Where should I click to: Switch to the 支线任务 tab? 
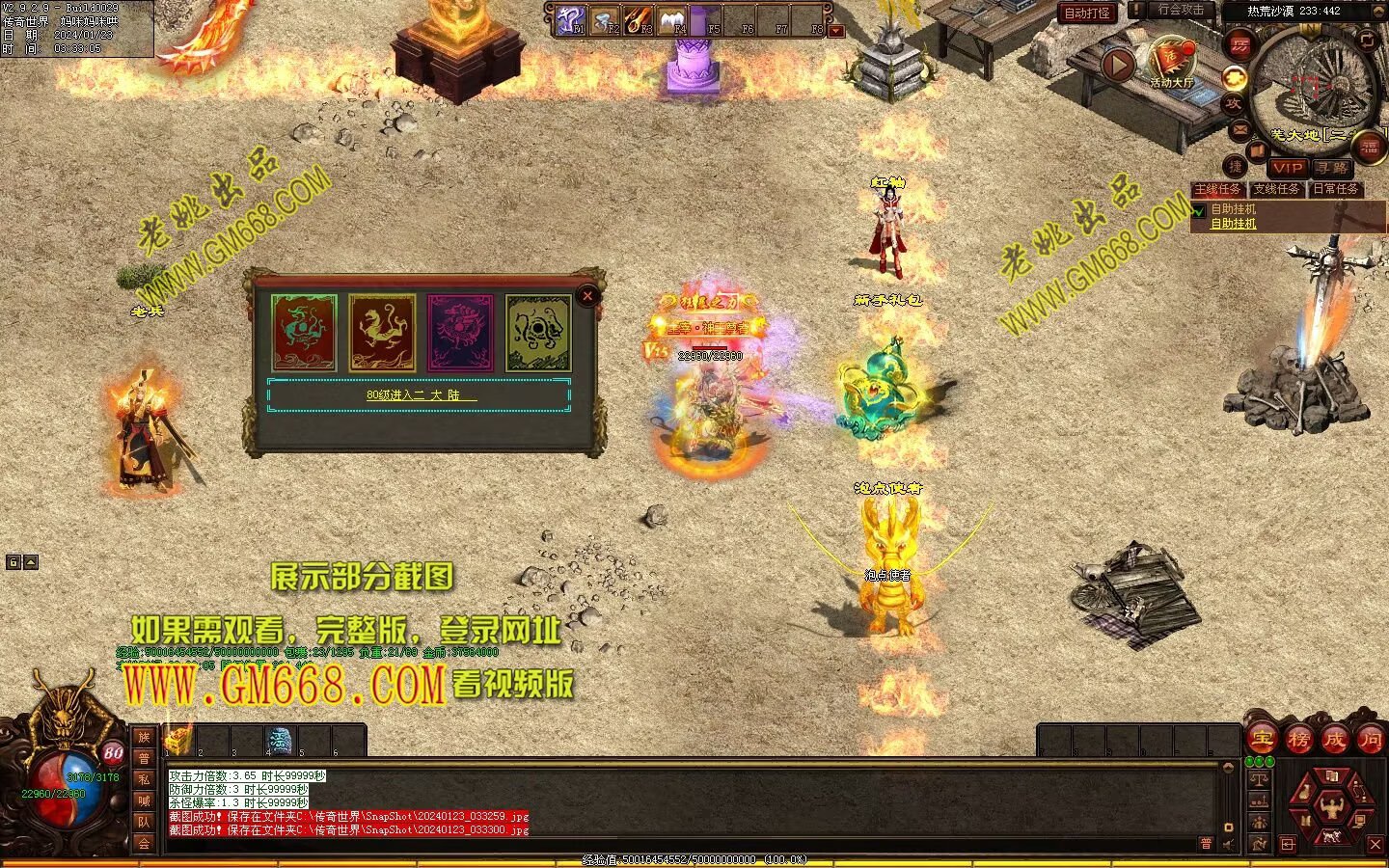point(1276,189)
